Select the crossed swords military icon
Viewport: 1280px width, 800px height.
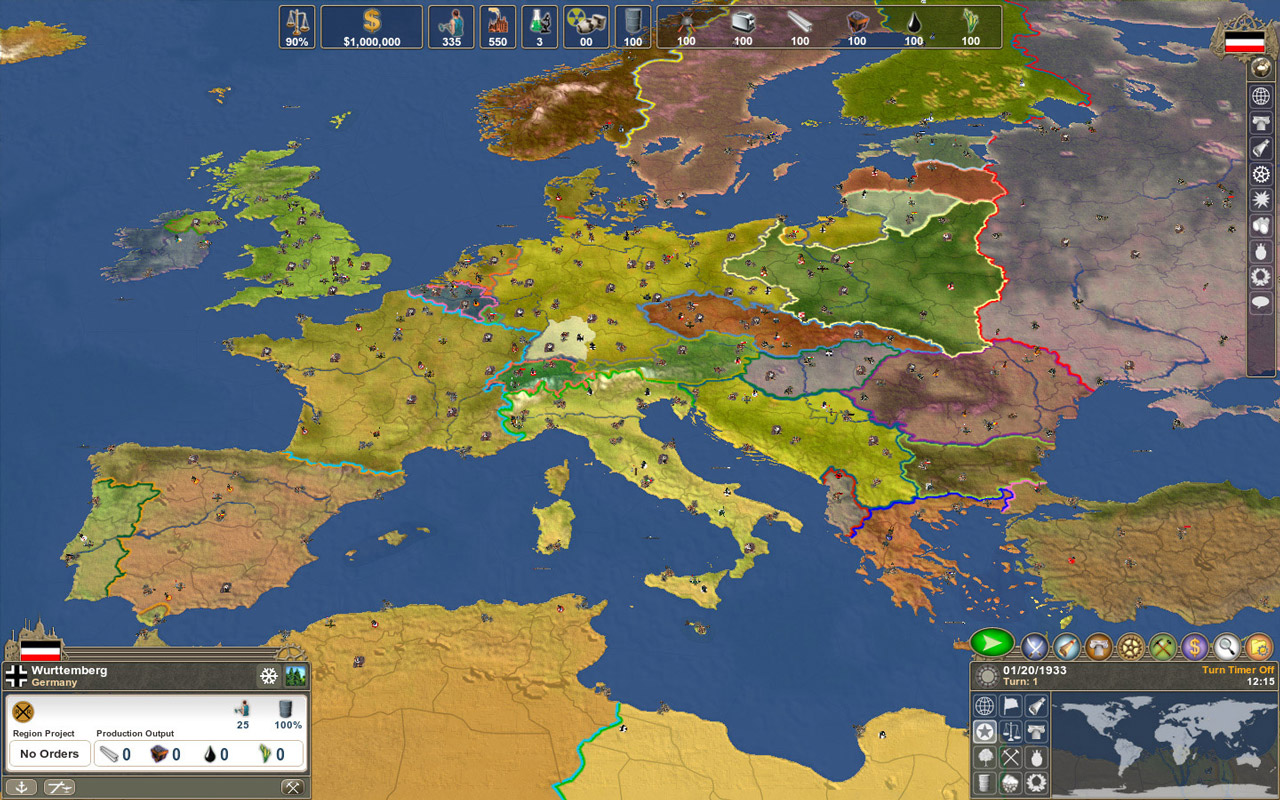(x=1034, y=648)
